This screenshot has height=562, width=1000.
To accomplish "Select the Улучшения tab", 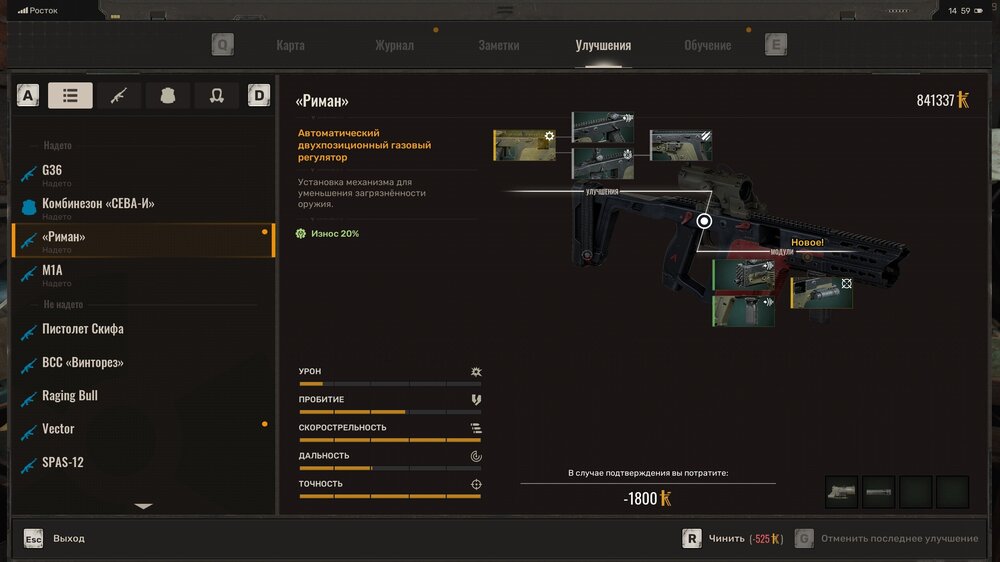I will click(x=603, y=45).
